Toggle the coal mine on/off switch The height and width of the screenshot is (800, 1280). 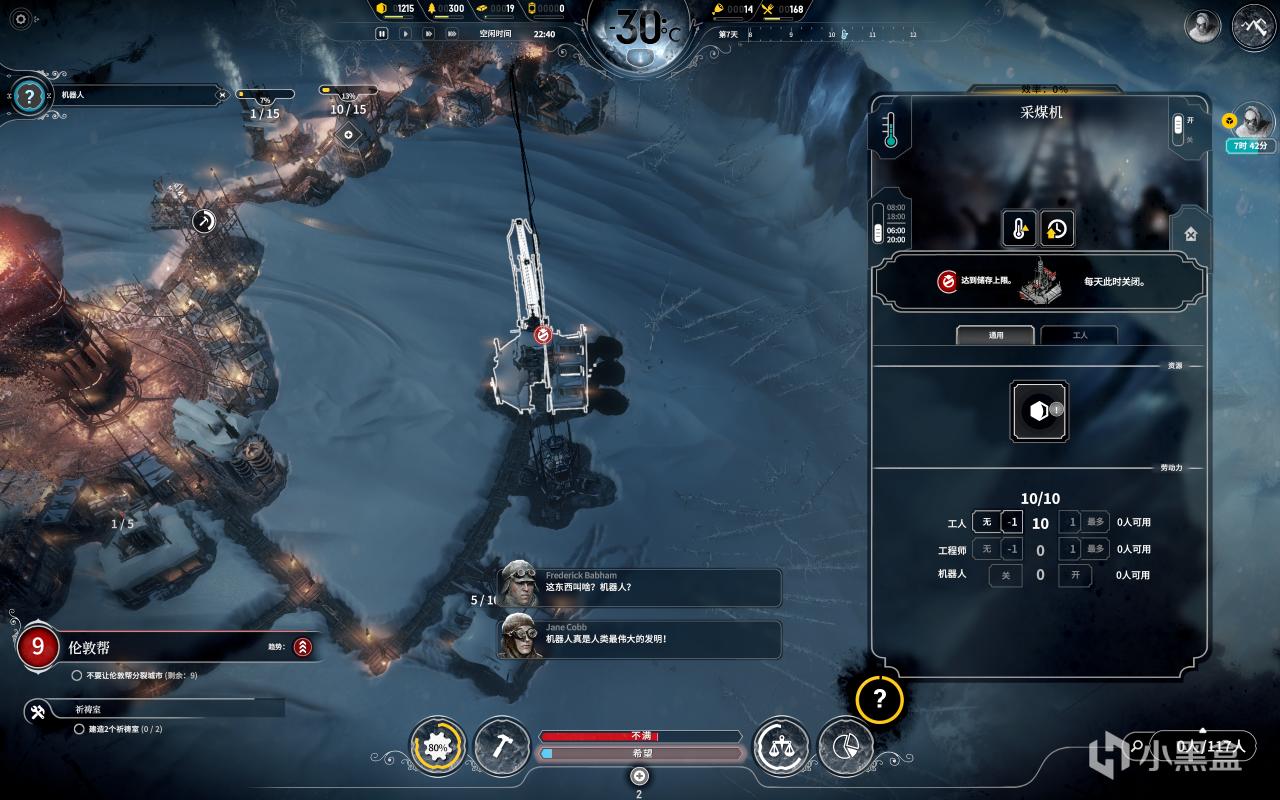point(1178,127)
